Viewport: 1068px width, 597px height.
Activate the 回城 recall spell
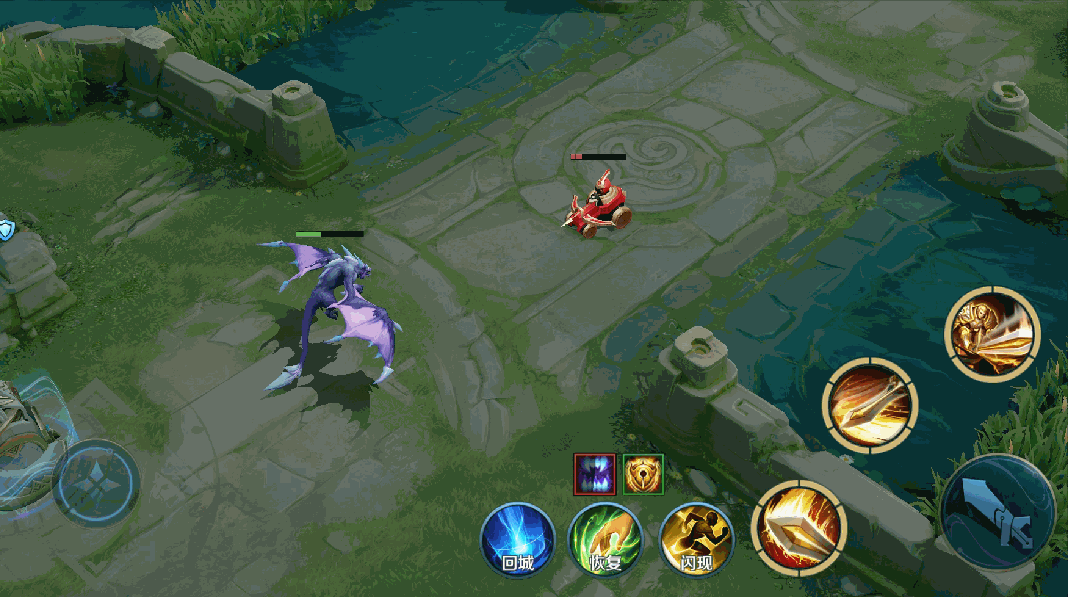[x=518, y=540]
